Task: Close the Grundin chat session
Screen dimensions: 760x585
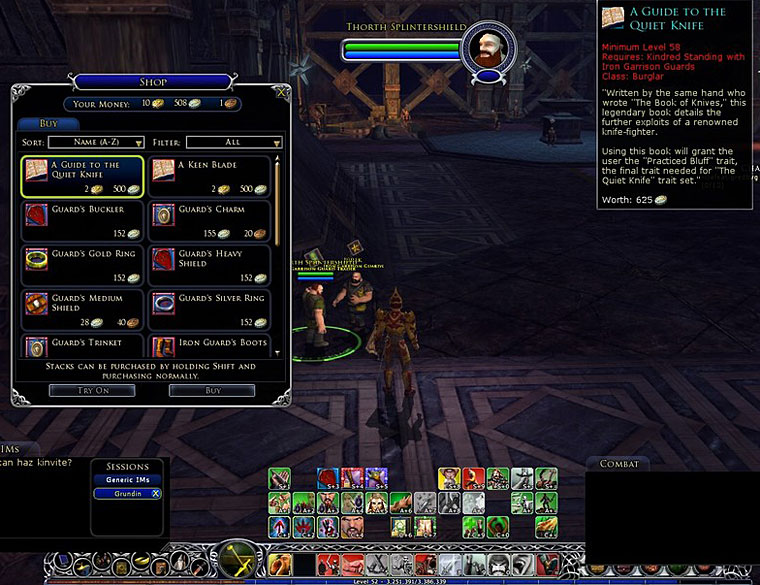Action: click(x=156, y=494)
